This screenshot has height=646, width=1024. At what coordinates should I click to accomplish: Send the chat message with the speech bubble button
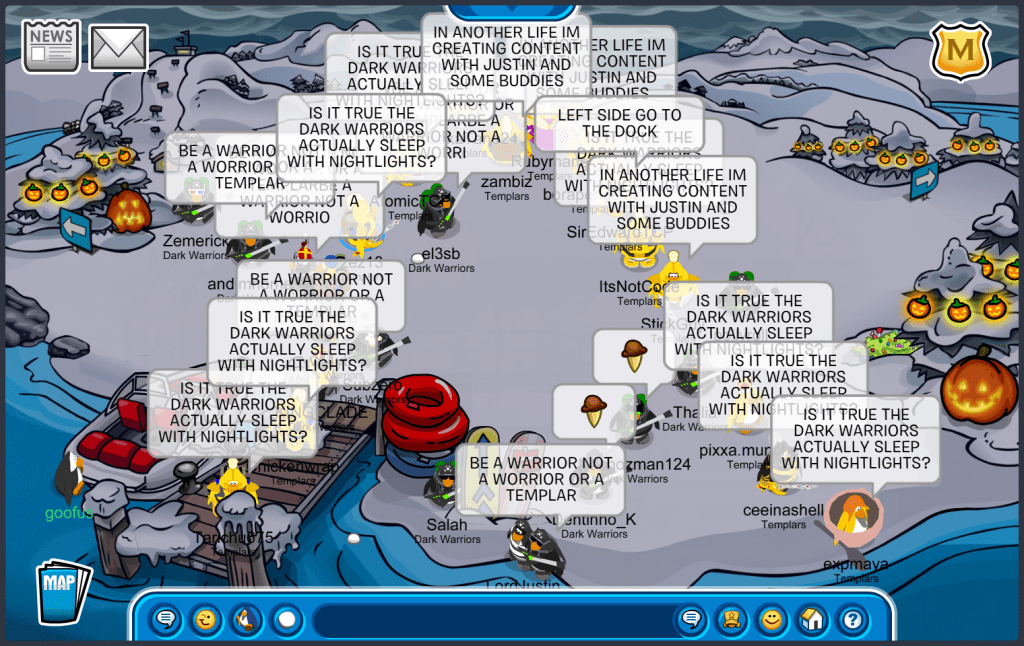tap(690, 620)
